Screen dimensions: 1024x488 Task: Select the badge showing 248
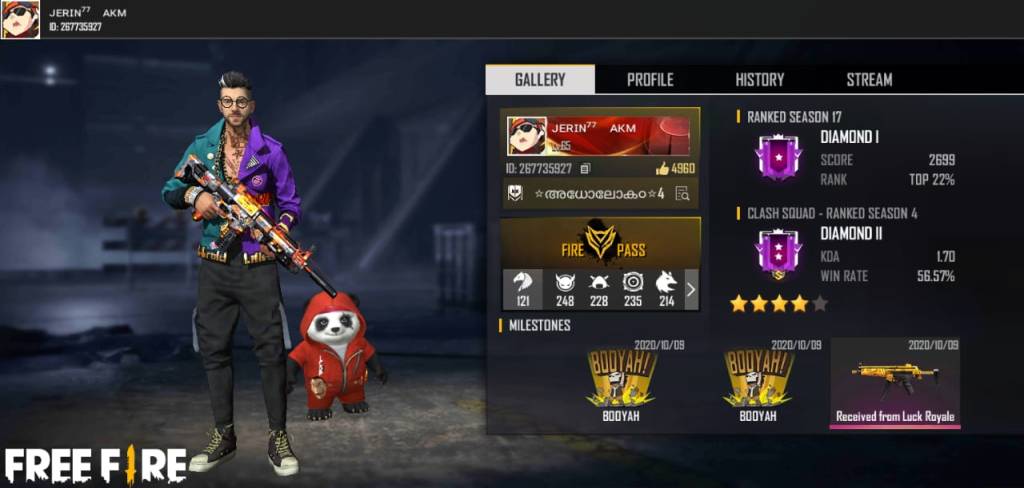[565, 289]
